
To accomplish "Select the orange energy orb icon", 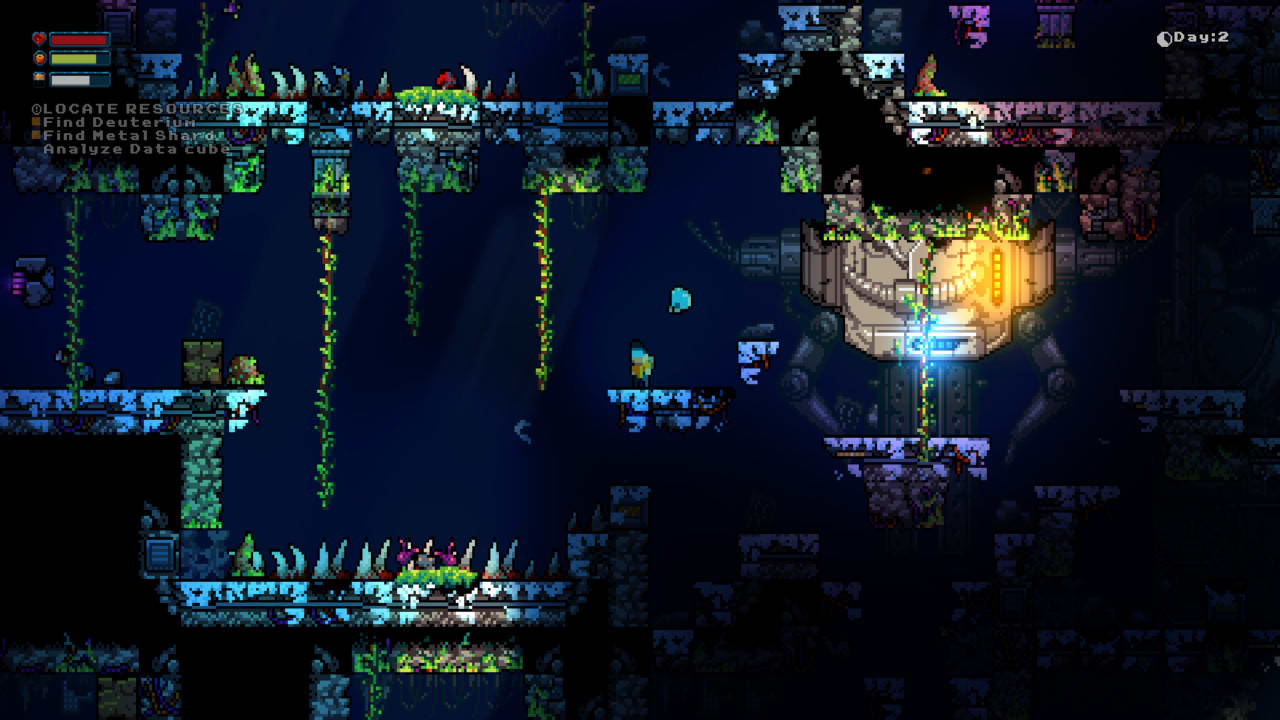I will [39, 58].
